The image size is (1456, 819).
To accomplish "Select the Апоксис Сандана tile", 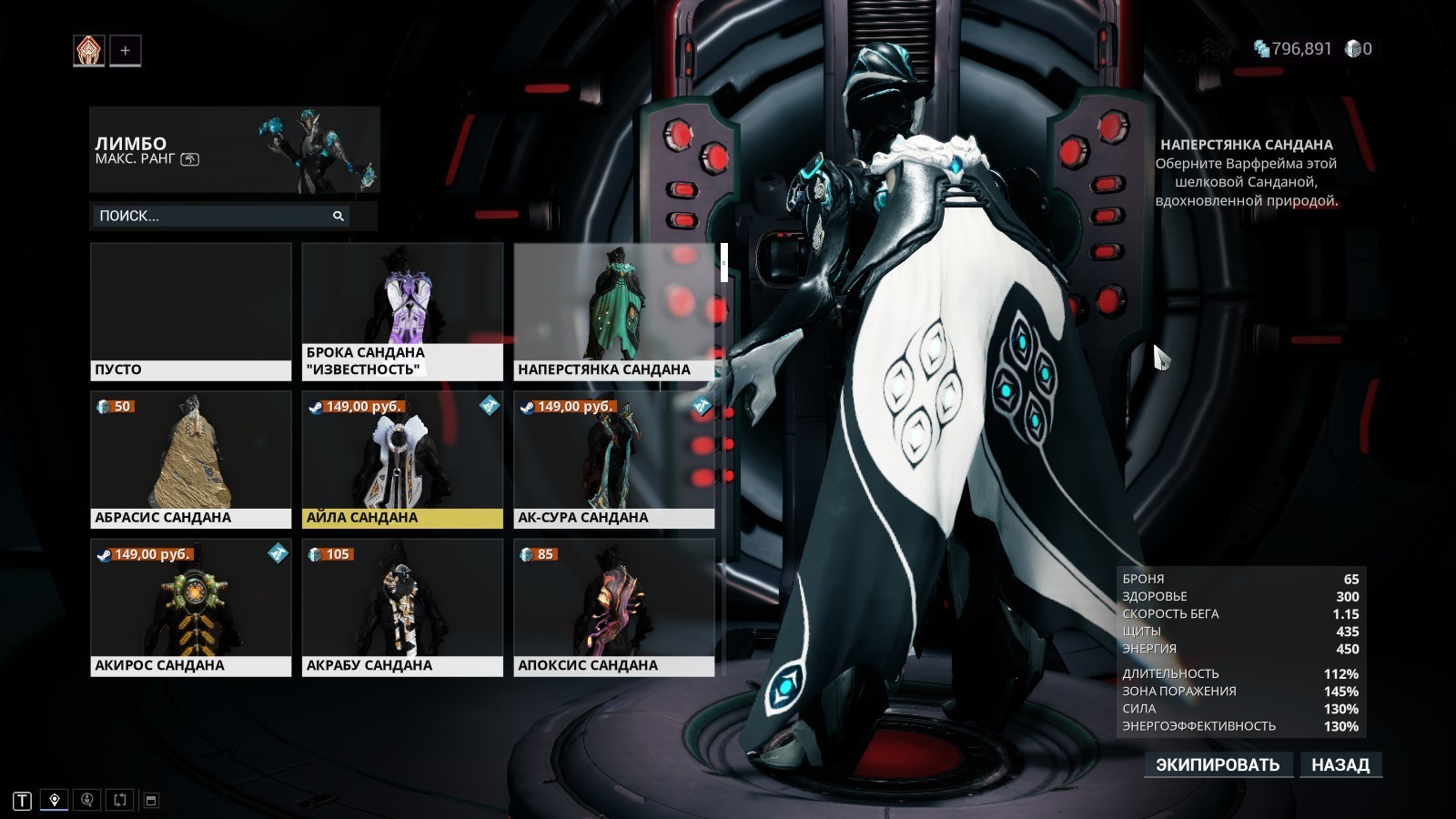I will click(613, 607).
